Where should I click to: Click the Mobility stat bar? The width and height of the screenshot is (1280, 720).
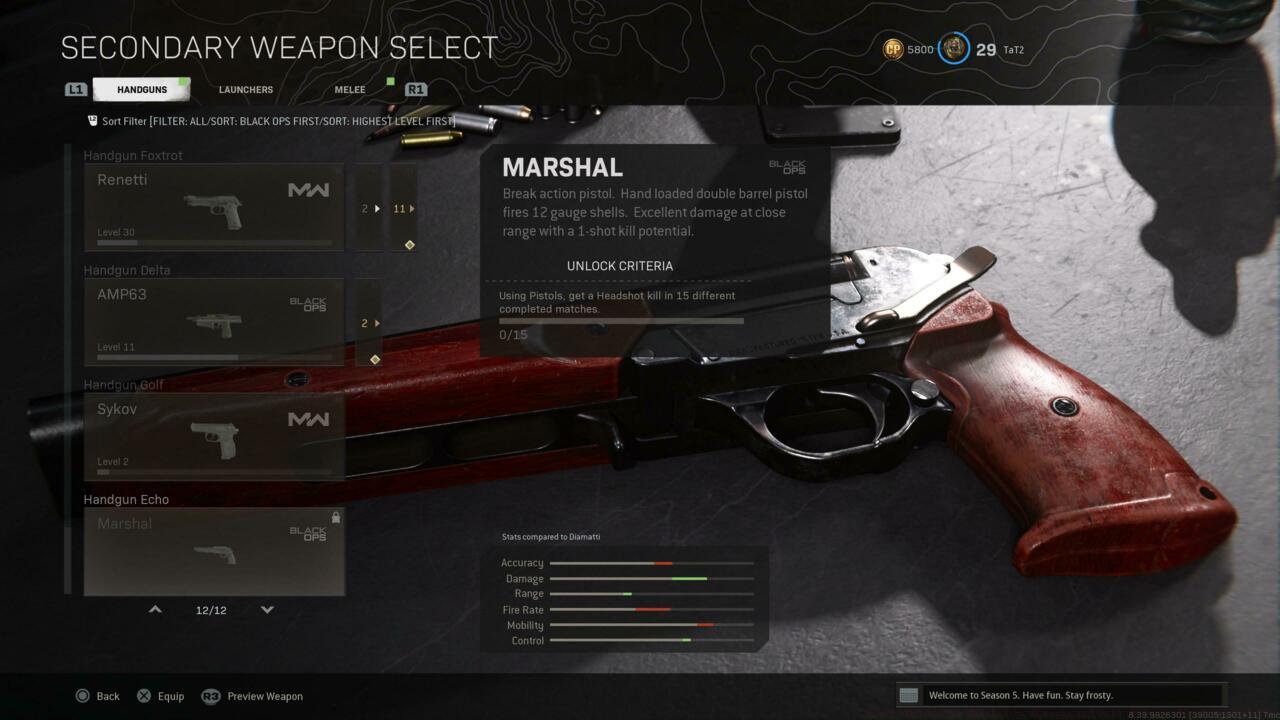(650, 625)
